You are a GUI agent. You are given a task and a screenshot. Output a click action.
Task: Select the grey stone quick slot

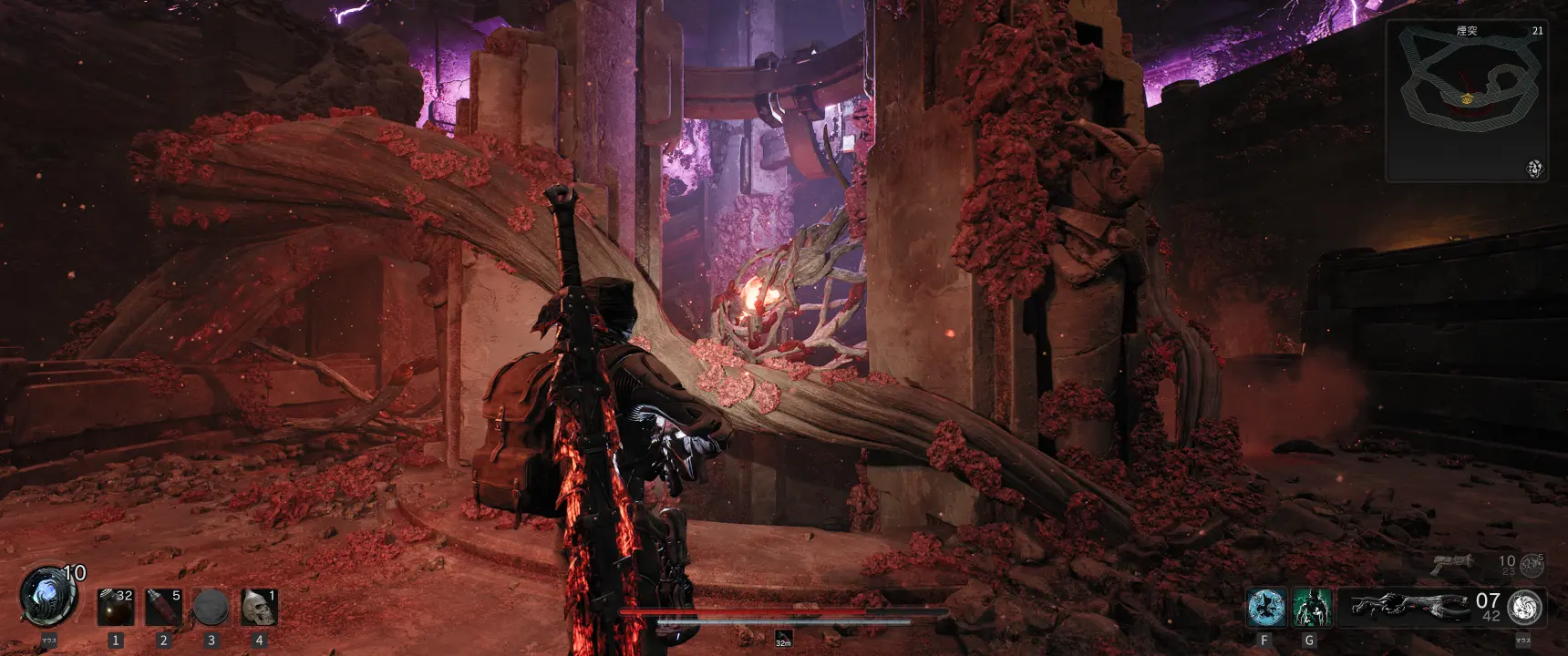pos(211,608)
